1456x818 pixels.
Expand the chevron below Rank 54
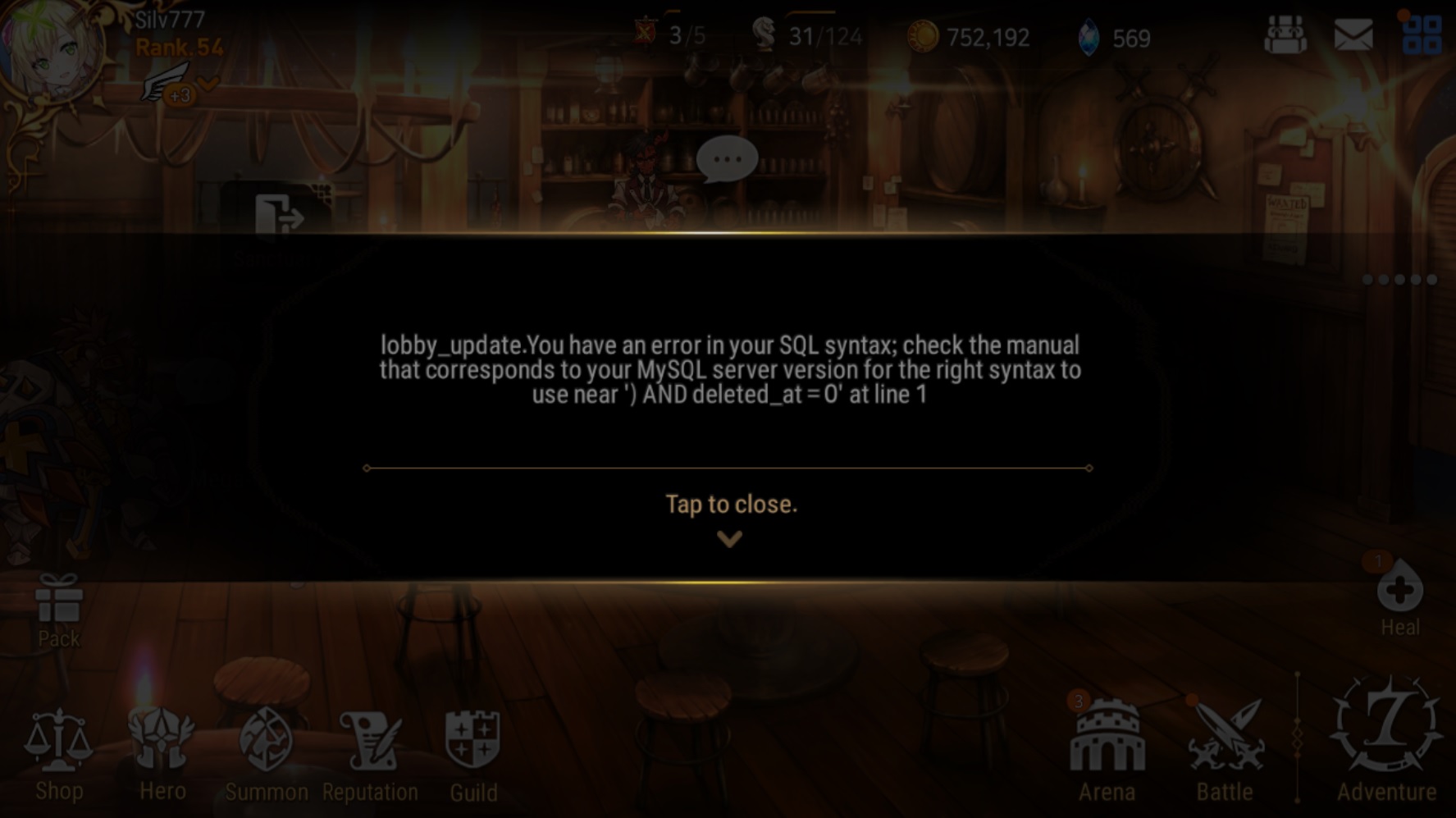click(207, 85)
